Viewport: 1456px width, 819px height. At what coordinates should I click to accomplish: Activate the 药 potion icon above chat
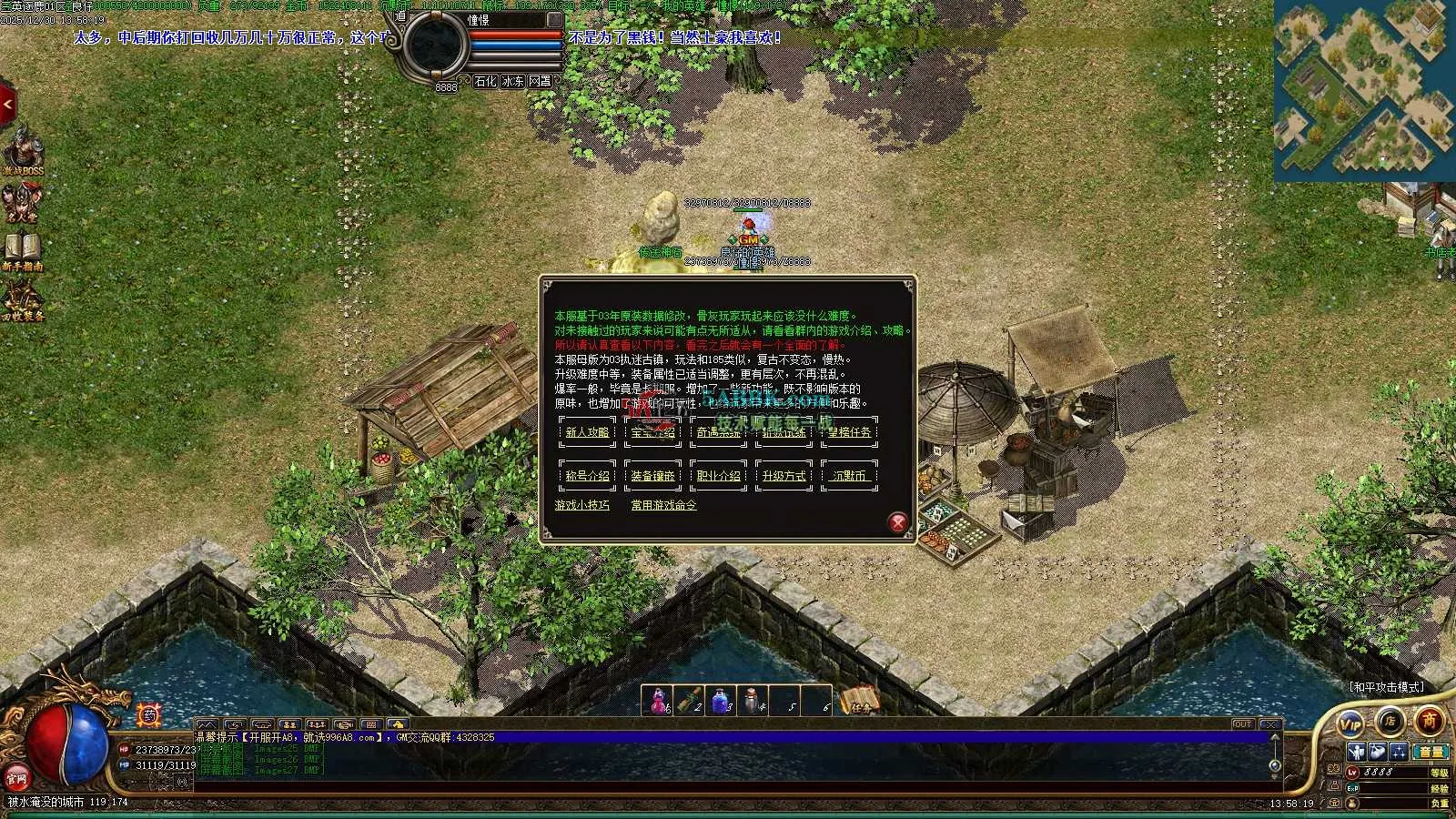(x=150, y=715)
